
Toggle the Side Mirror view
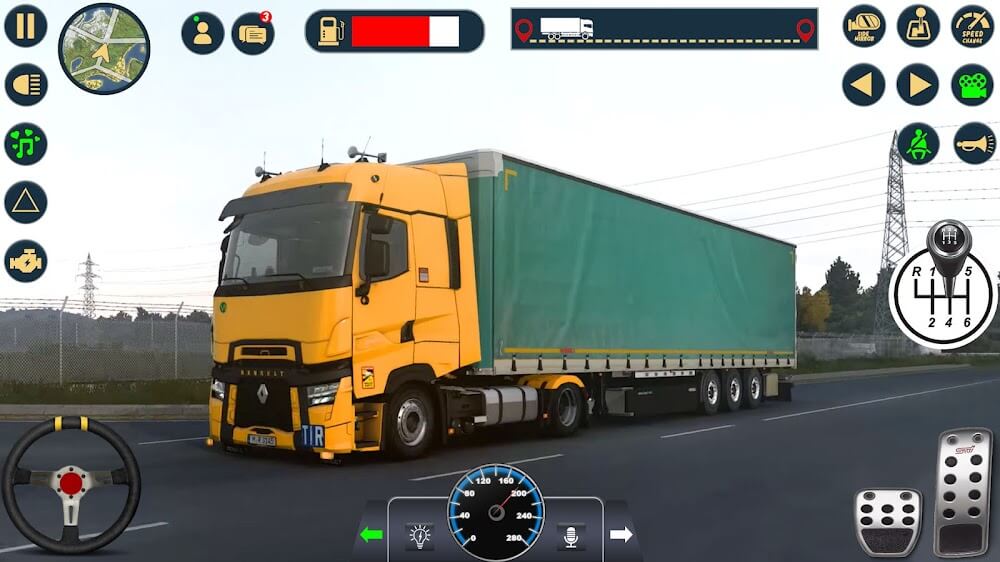(863, 26)
